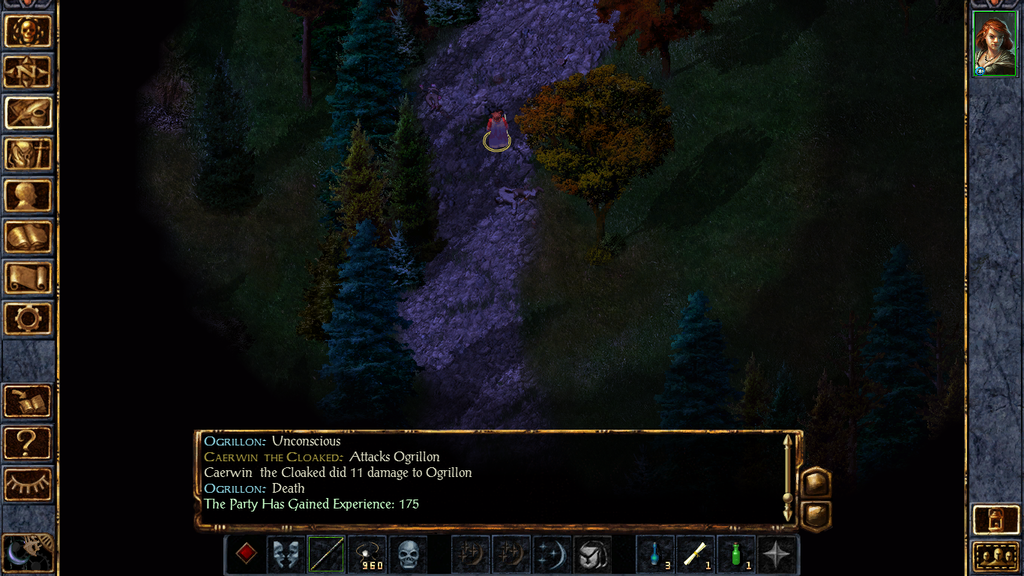The width and height of the screenshot is (1024, 576).
Task: Click the question mark help button
Action: tap(28, 442)
